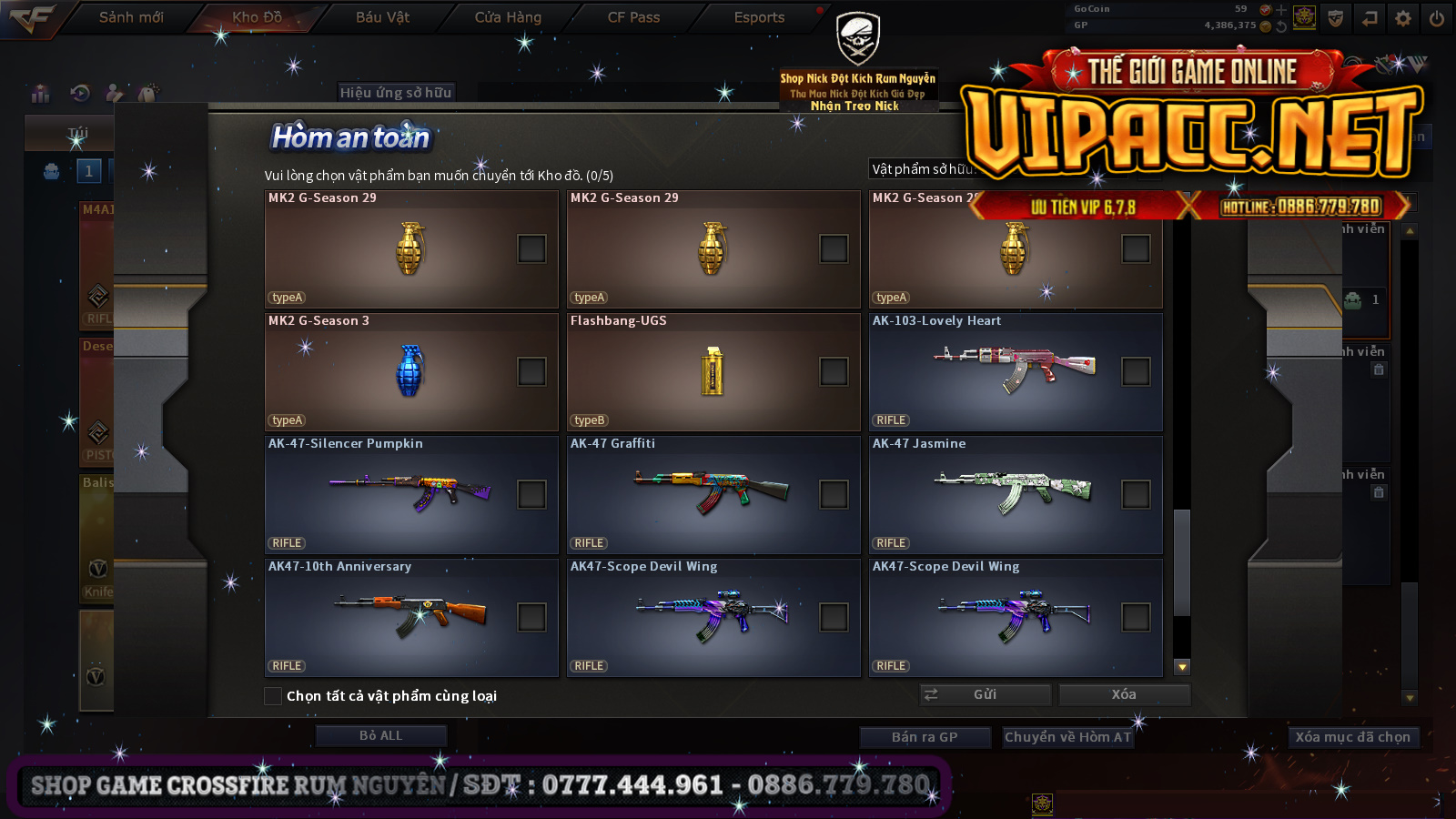
Task: Switch to the Esports tab
Action: pos(759,17)
